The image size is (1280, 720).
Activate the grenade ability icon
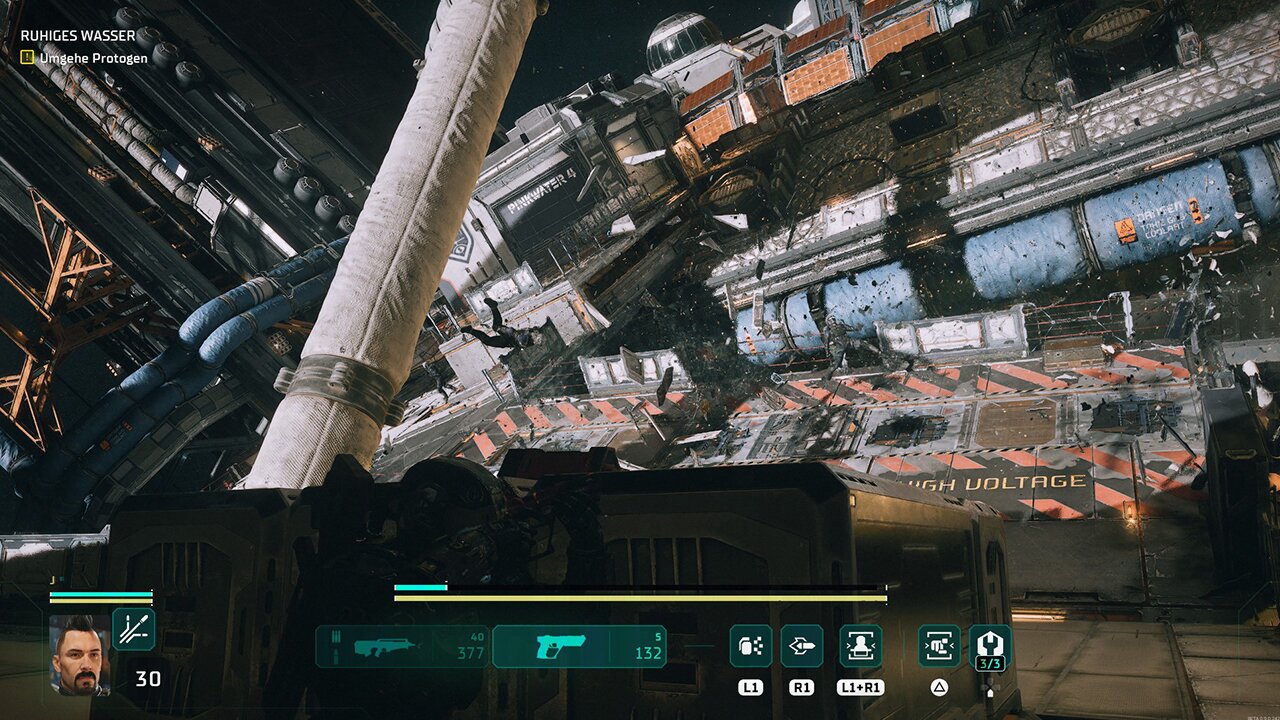pyautogui.click(x=750, y=646)
